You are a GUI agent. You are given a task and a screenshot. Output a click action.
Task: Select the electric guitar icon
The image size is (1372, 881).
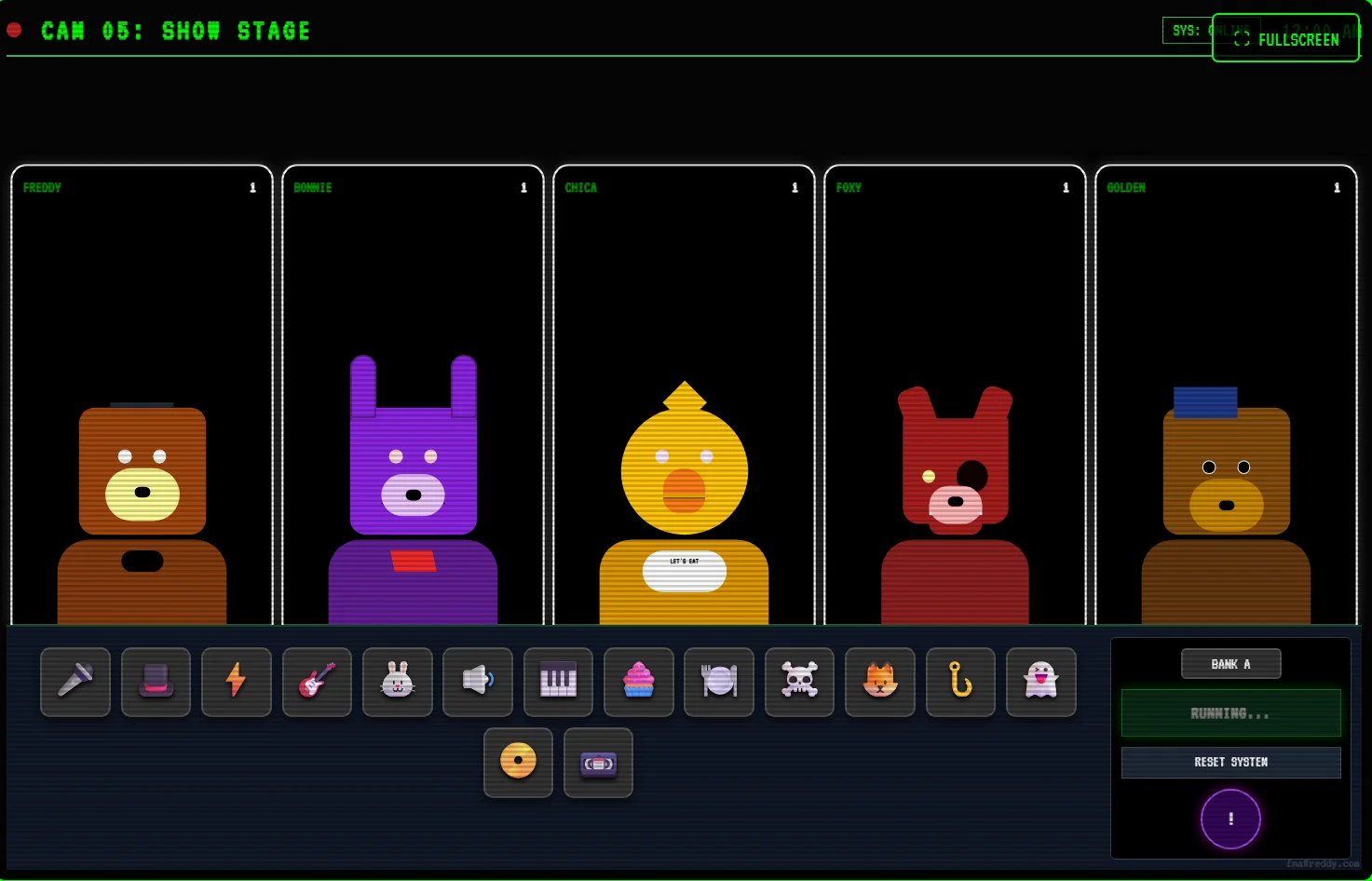point(317,682)
